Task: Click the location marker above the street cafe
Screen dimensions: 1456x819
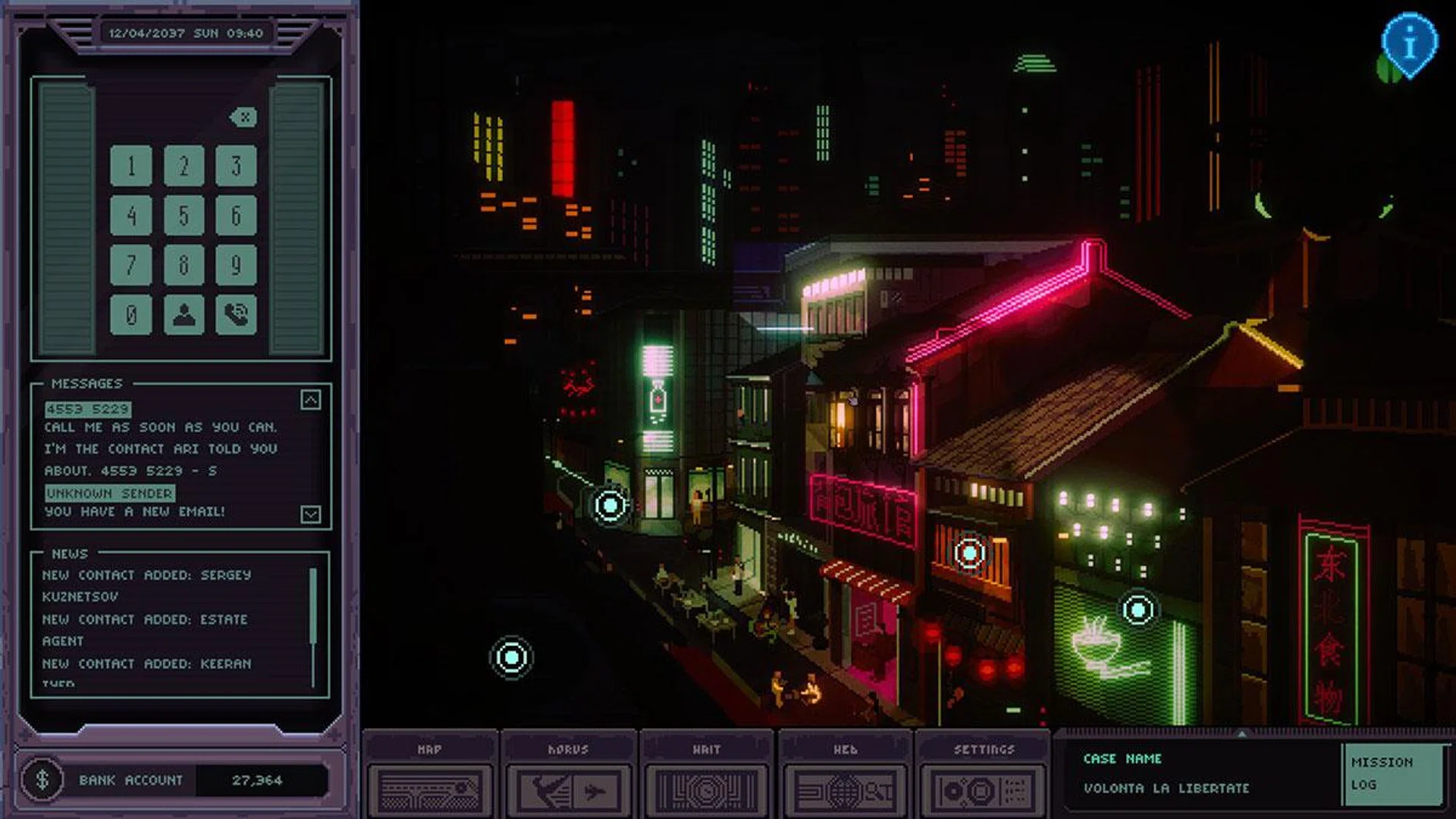Action: [609, 503]
